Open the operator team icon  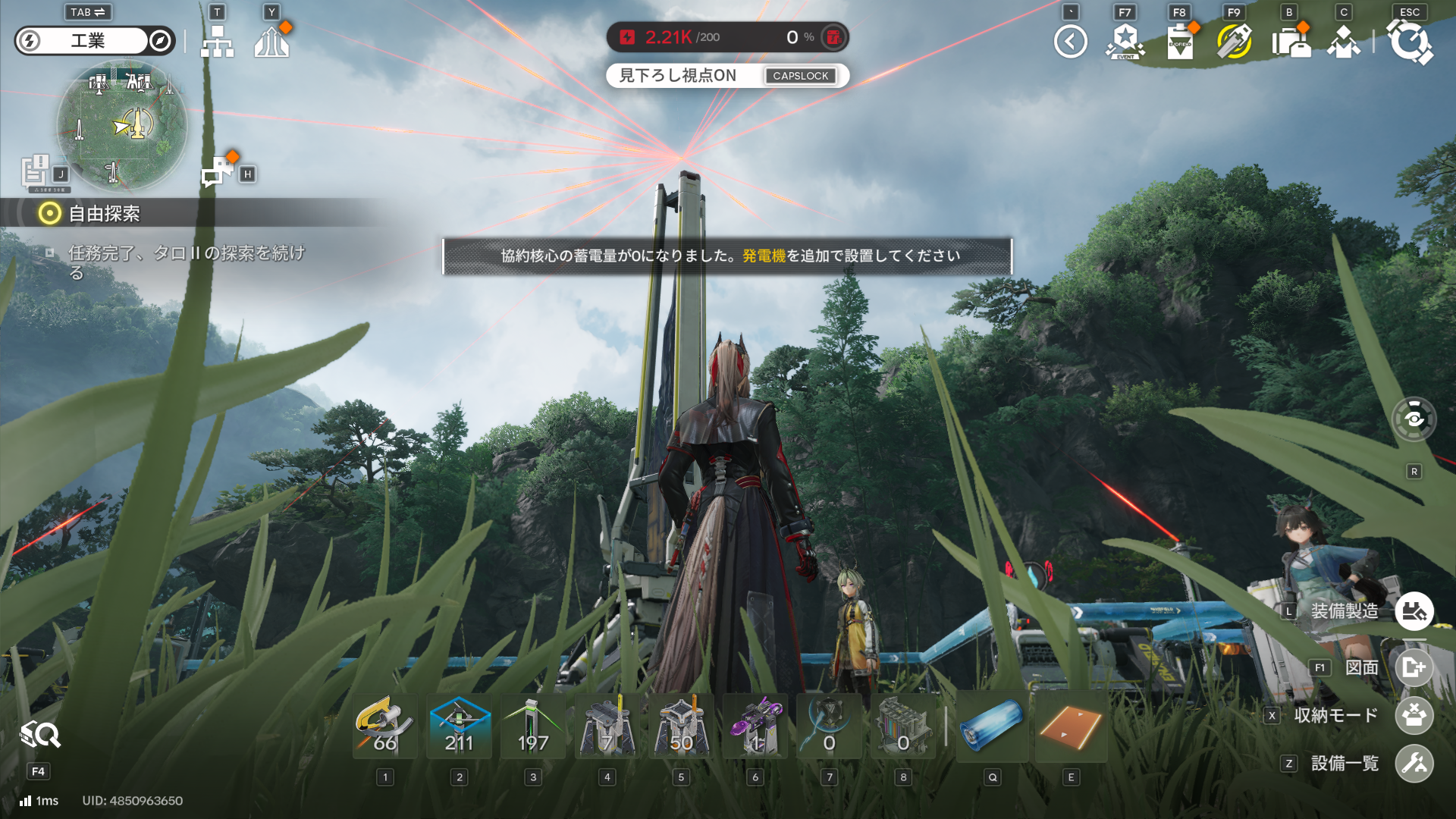pyautogui.click(x=1344, y=42)
